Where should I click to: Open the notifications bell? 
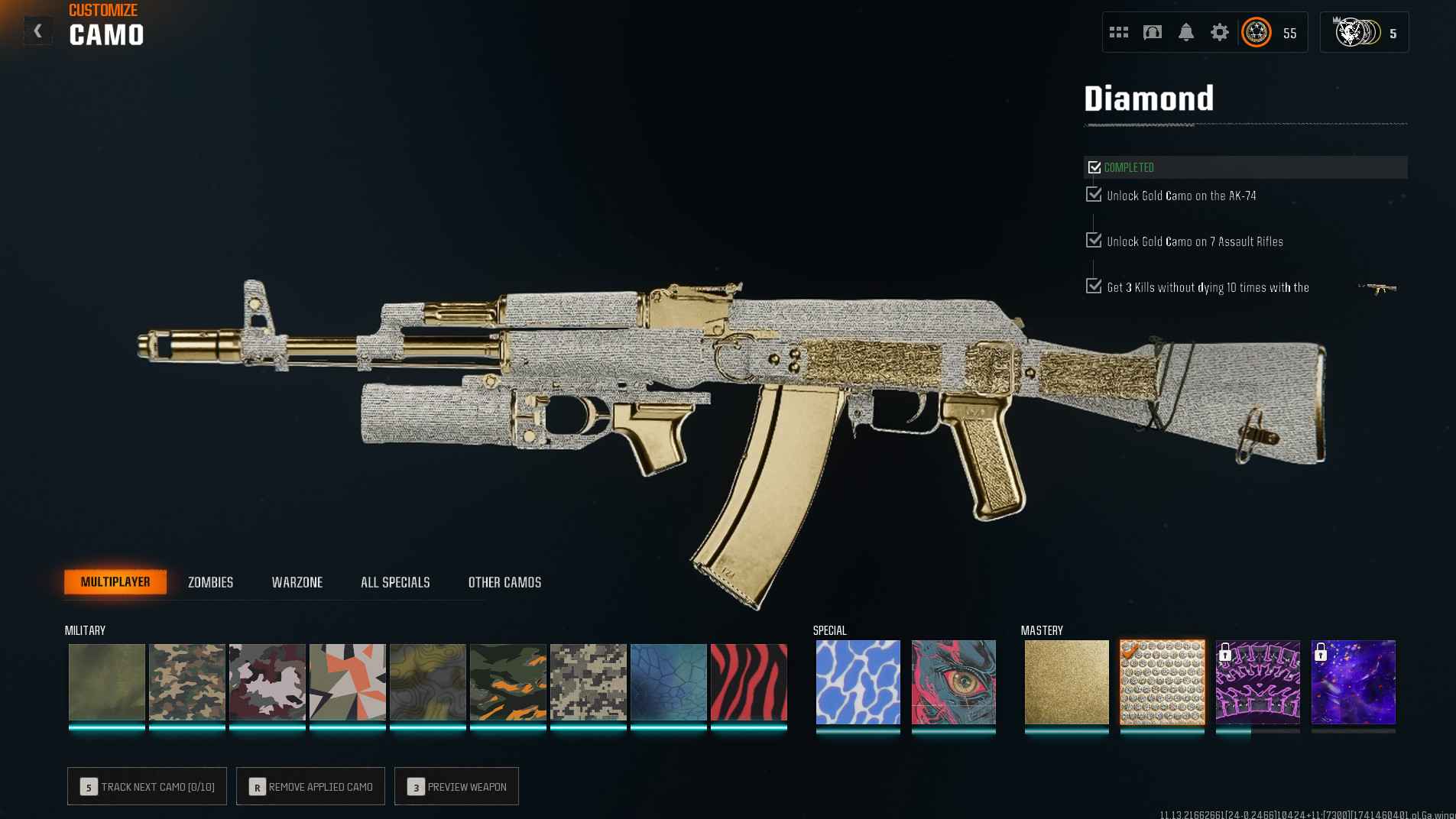coord(1185,32)
